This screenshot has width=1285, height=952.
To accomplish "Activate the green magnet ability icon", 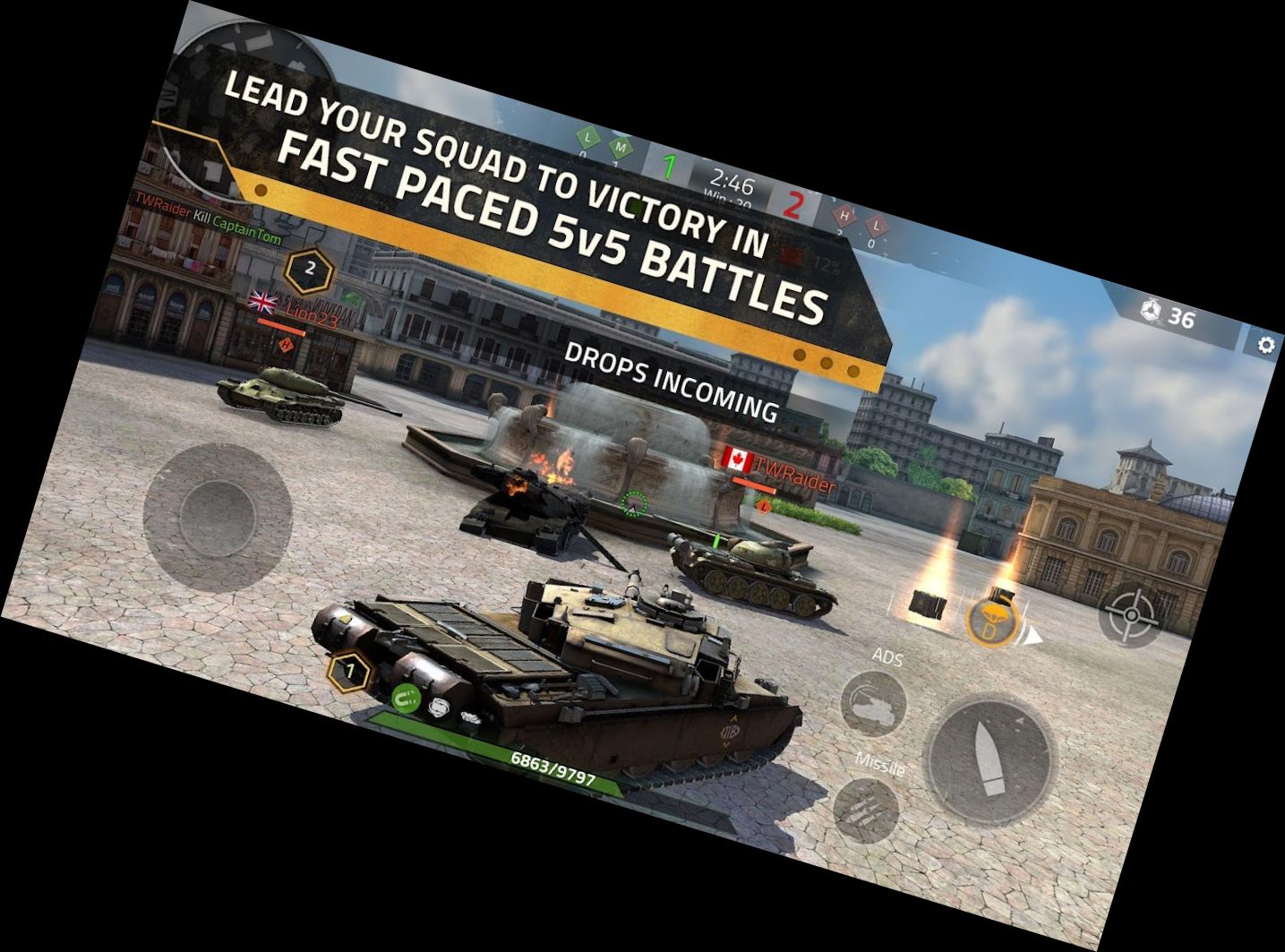I will point(408,697).
